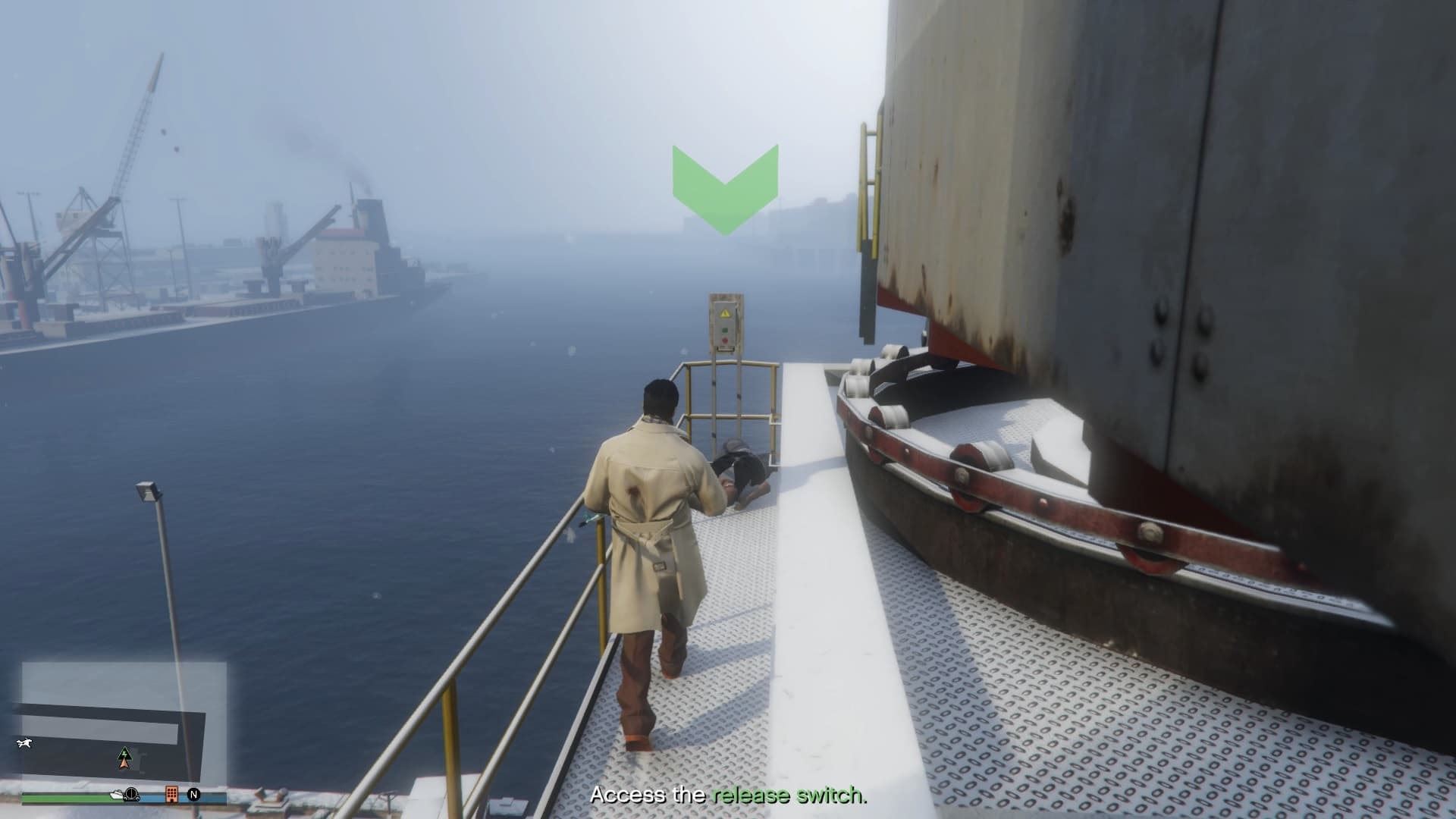Image resolution: width=1456 pixels, height=819 pixels.
Task: Click the North compass indicator
Action: pos(194,795)
